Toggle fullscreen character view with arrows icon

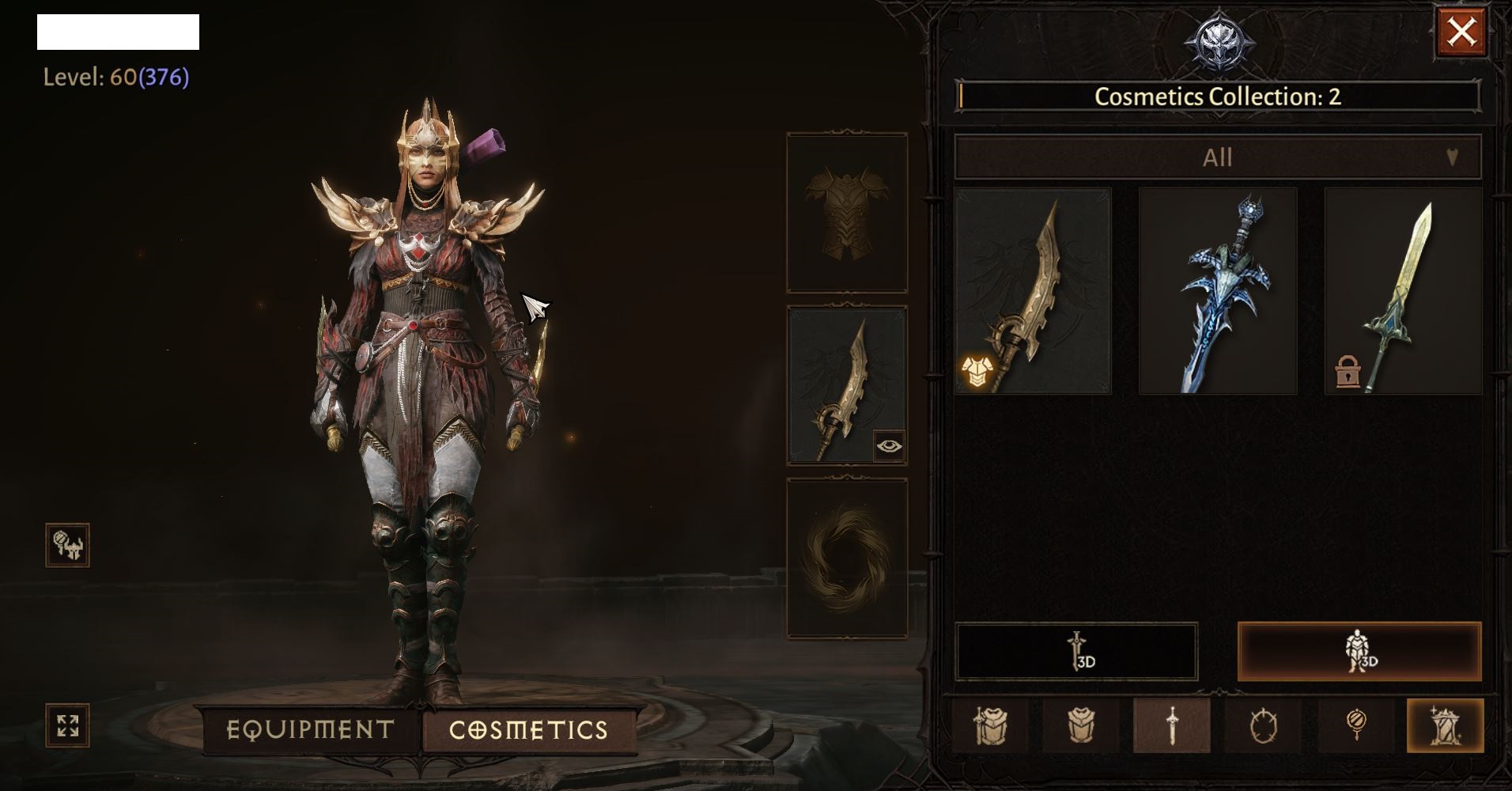pos(68,725)
